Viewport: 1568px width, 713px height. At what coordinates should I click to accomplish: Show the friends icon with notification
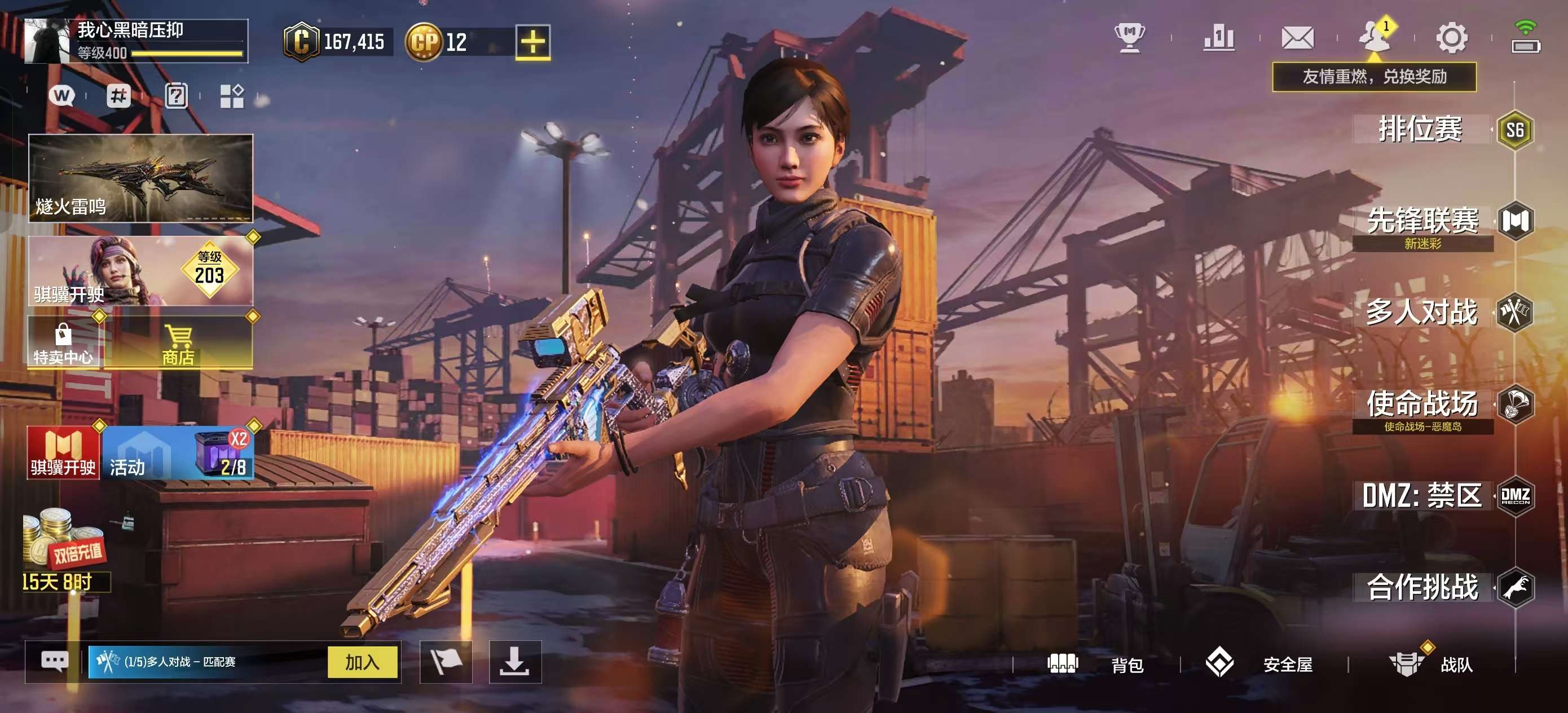point(1374,37)
